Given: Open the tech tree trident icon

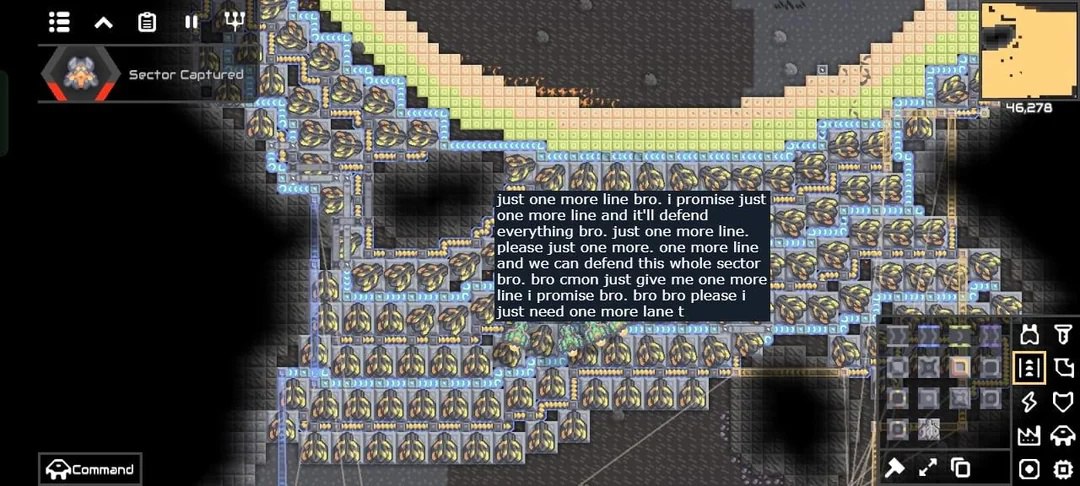Looking at the screenshot, I should point(234,21).
